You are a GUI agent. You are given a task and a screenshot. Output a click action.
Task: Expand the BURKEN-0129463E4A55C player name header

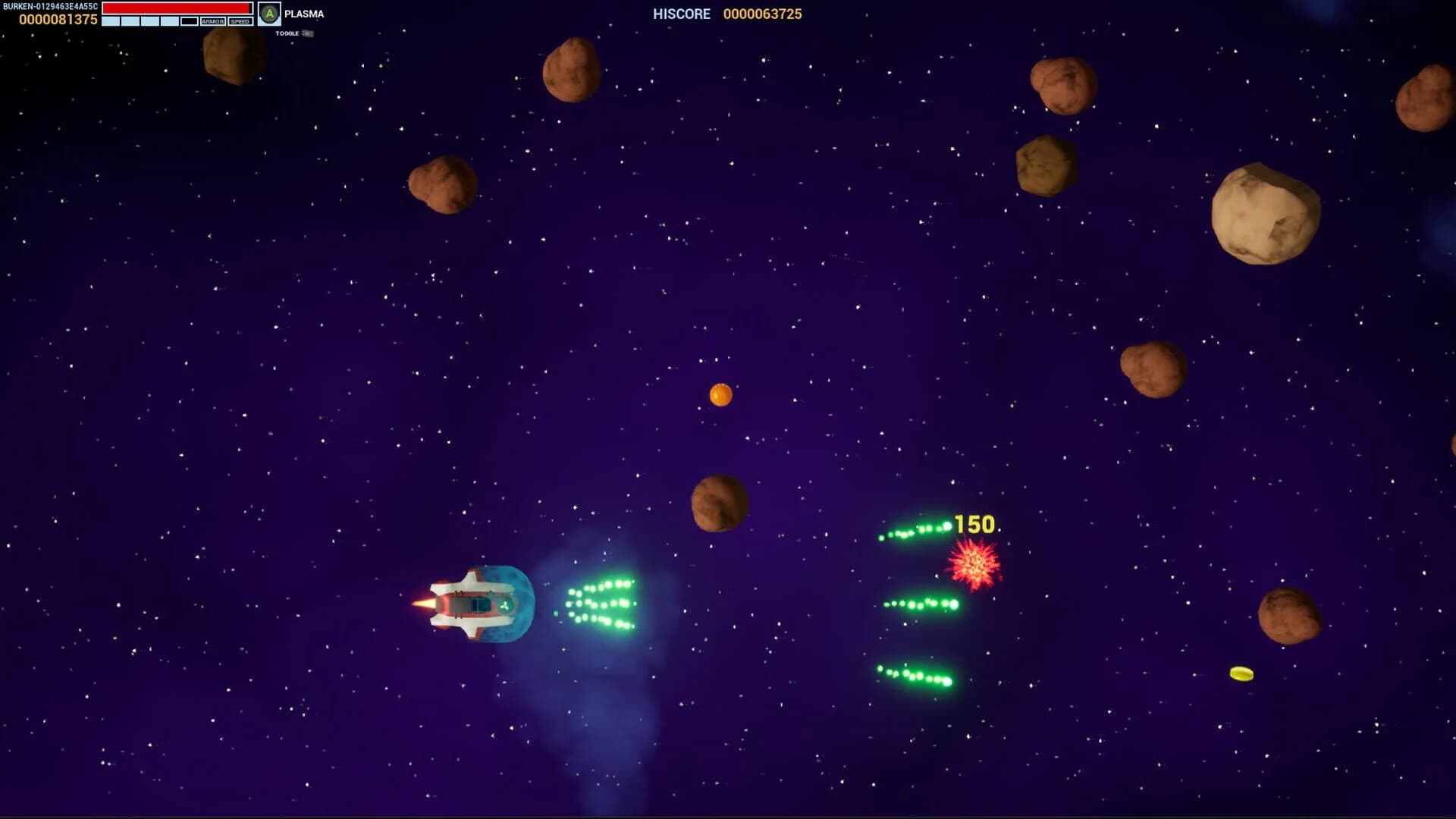pos(50,6)
